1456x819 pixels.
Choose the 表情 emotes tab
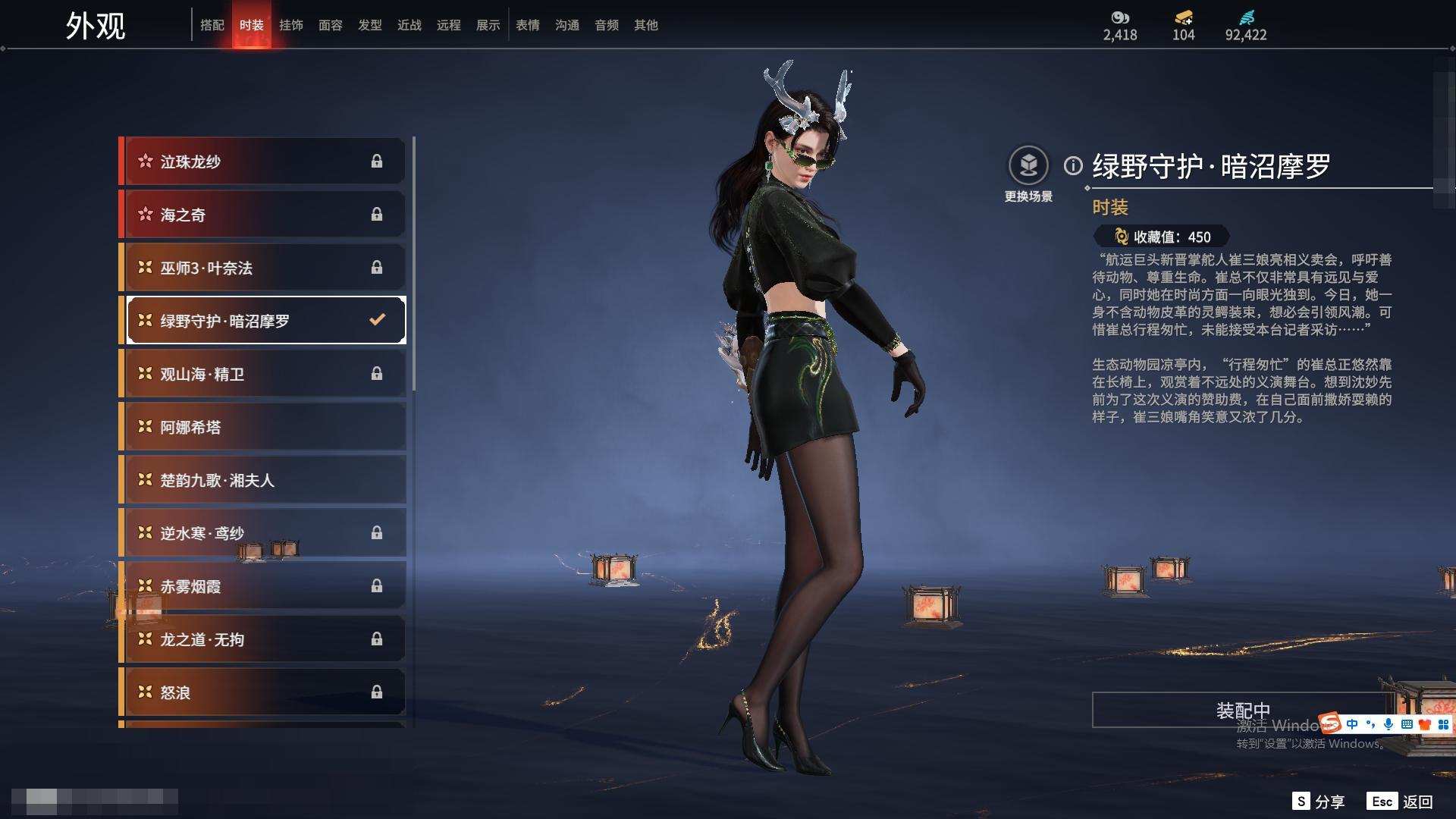(x=528, y=25)
